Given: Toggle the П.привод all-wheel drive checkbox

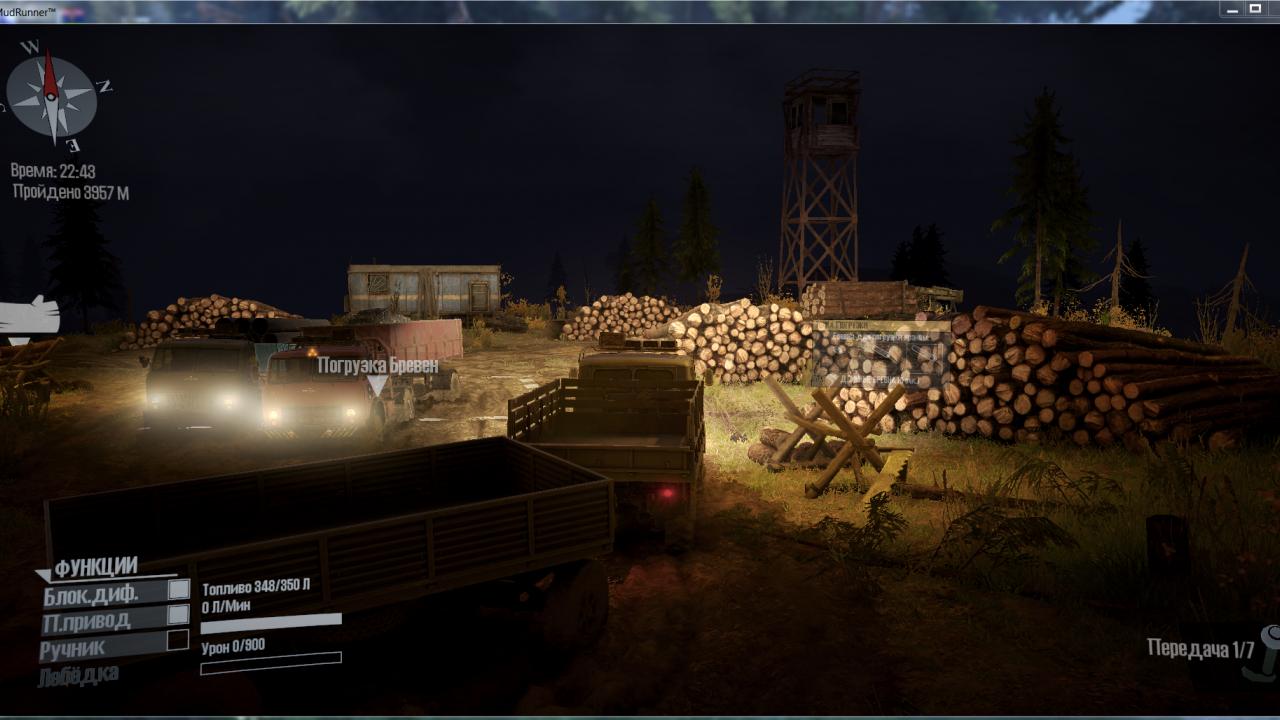Looking at the screenshot, I should [178, 614].
